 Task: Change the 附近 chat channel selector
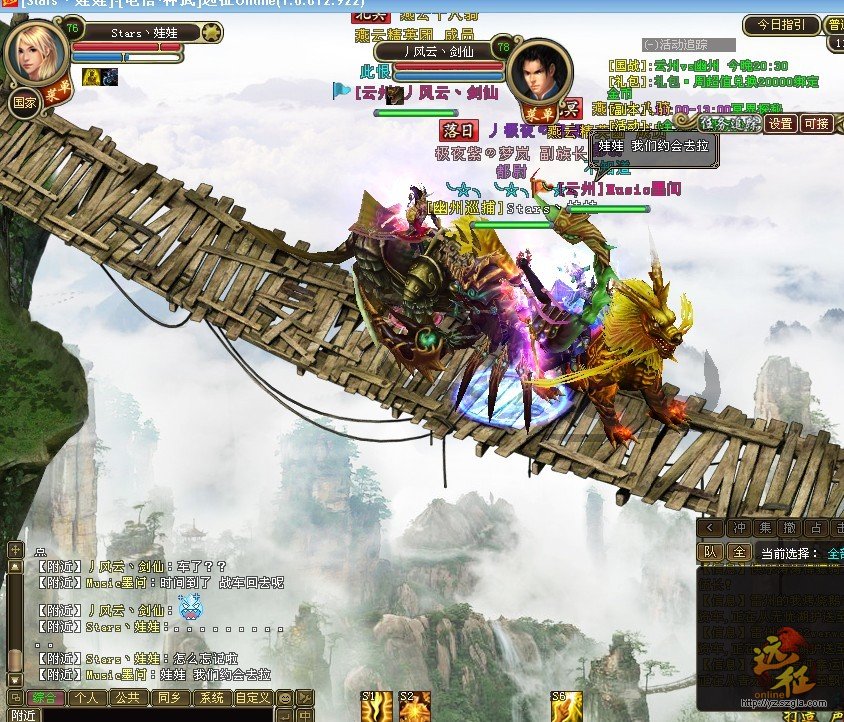click(x=22, y=715)
